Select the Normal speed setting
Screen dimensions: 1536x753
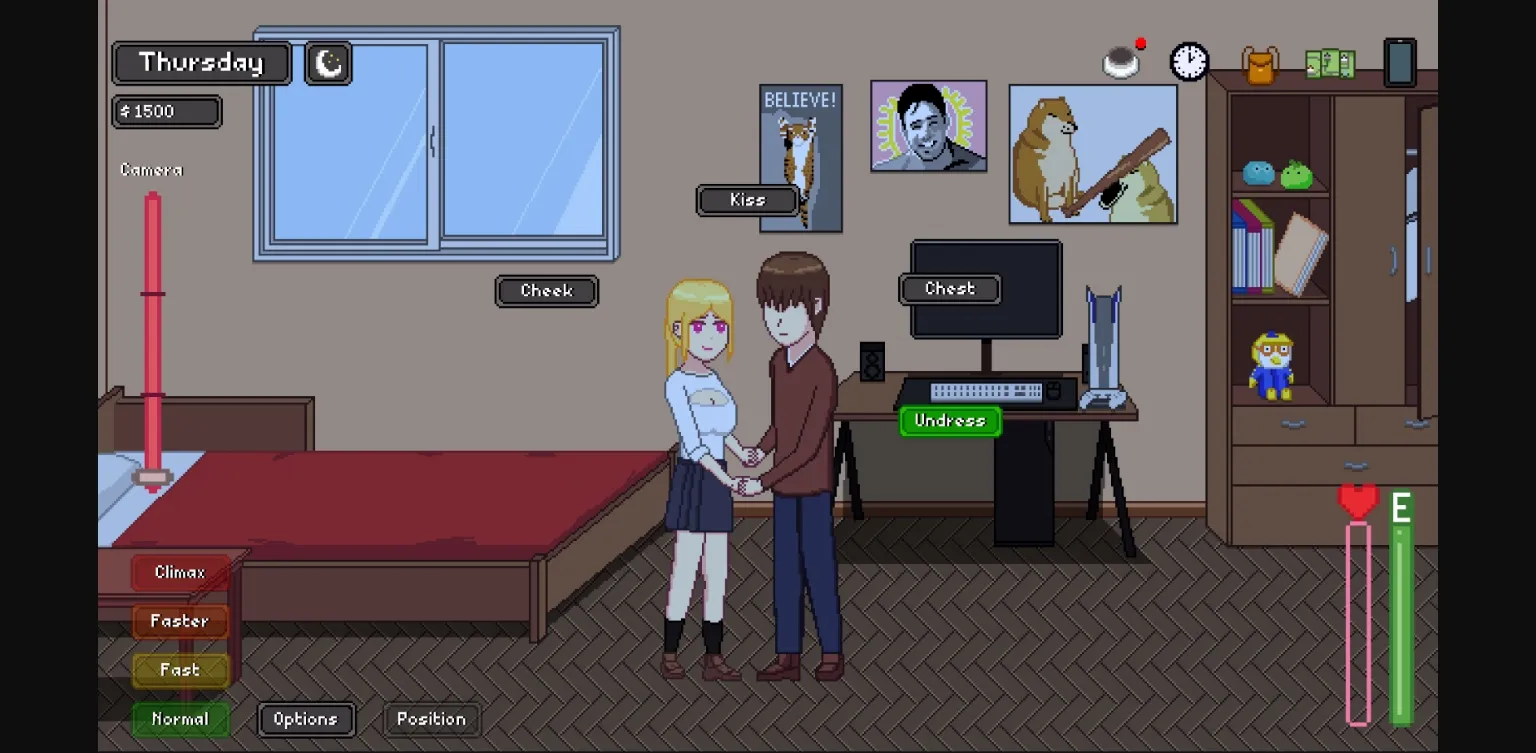(180, 718)
